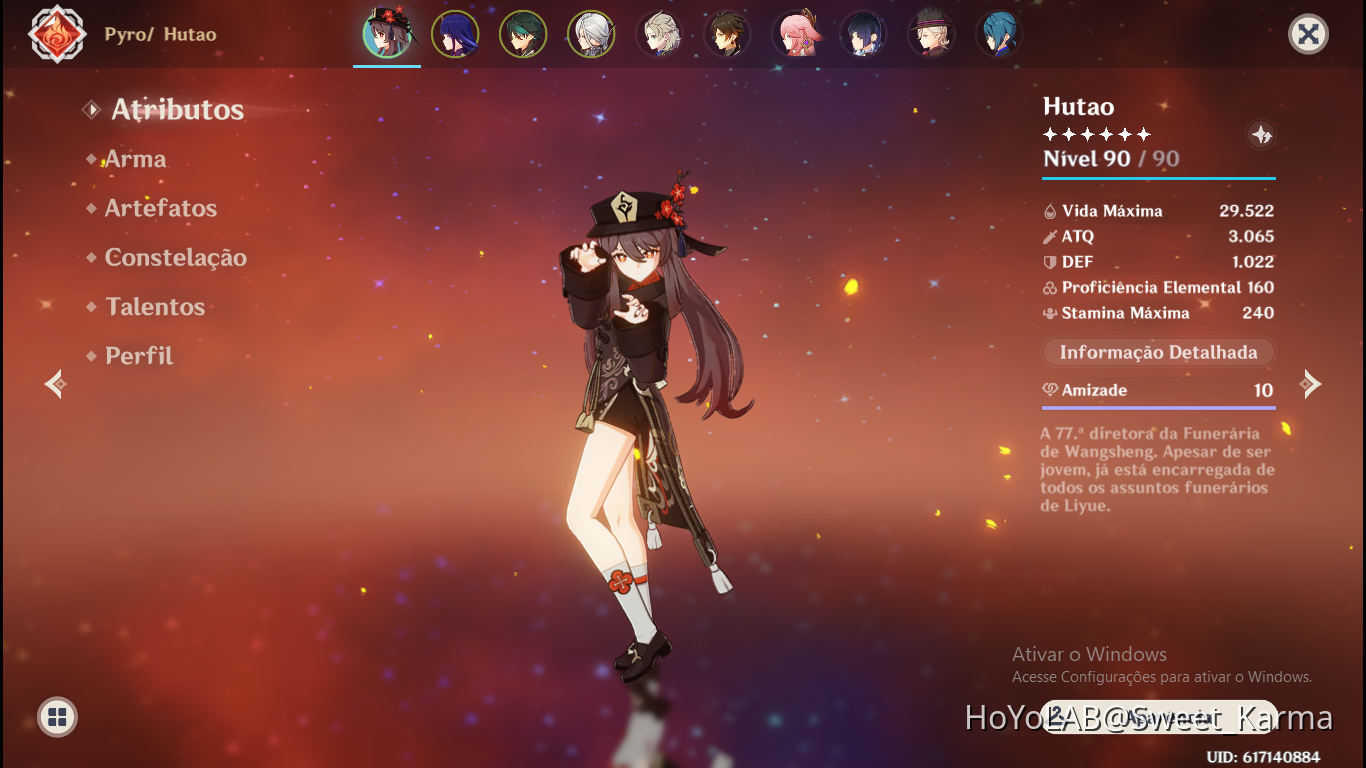This screenshot has height=768, width=1366.
Task: Click the left arrow to view previous character
Action: click(54, 383)
